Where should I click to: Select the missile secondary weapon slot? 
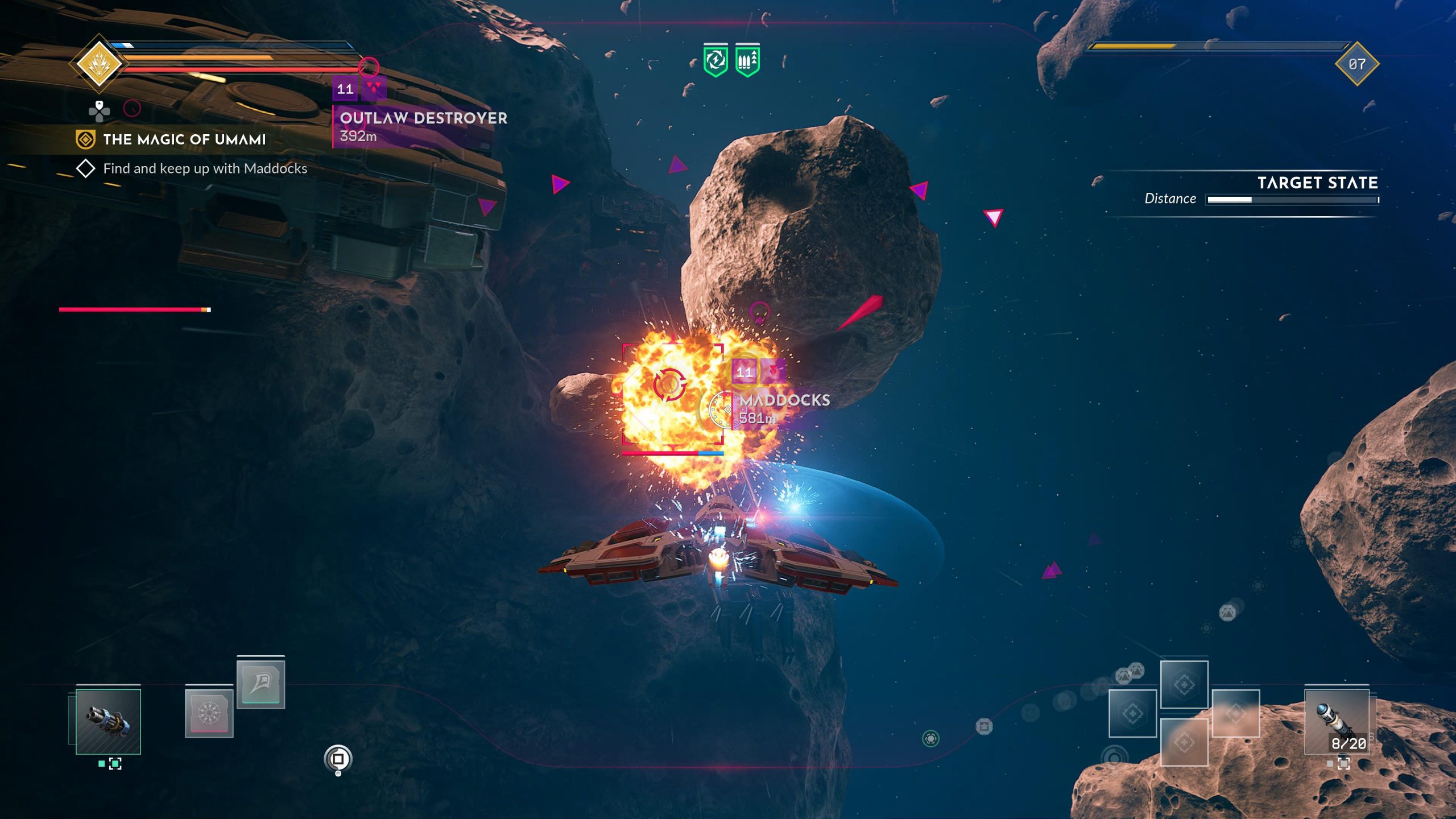pyautogui.click(x=1336, y=721)
